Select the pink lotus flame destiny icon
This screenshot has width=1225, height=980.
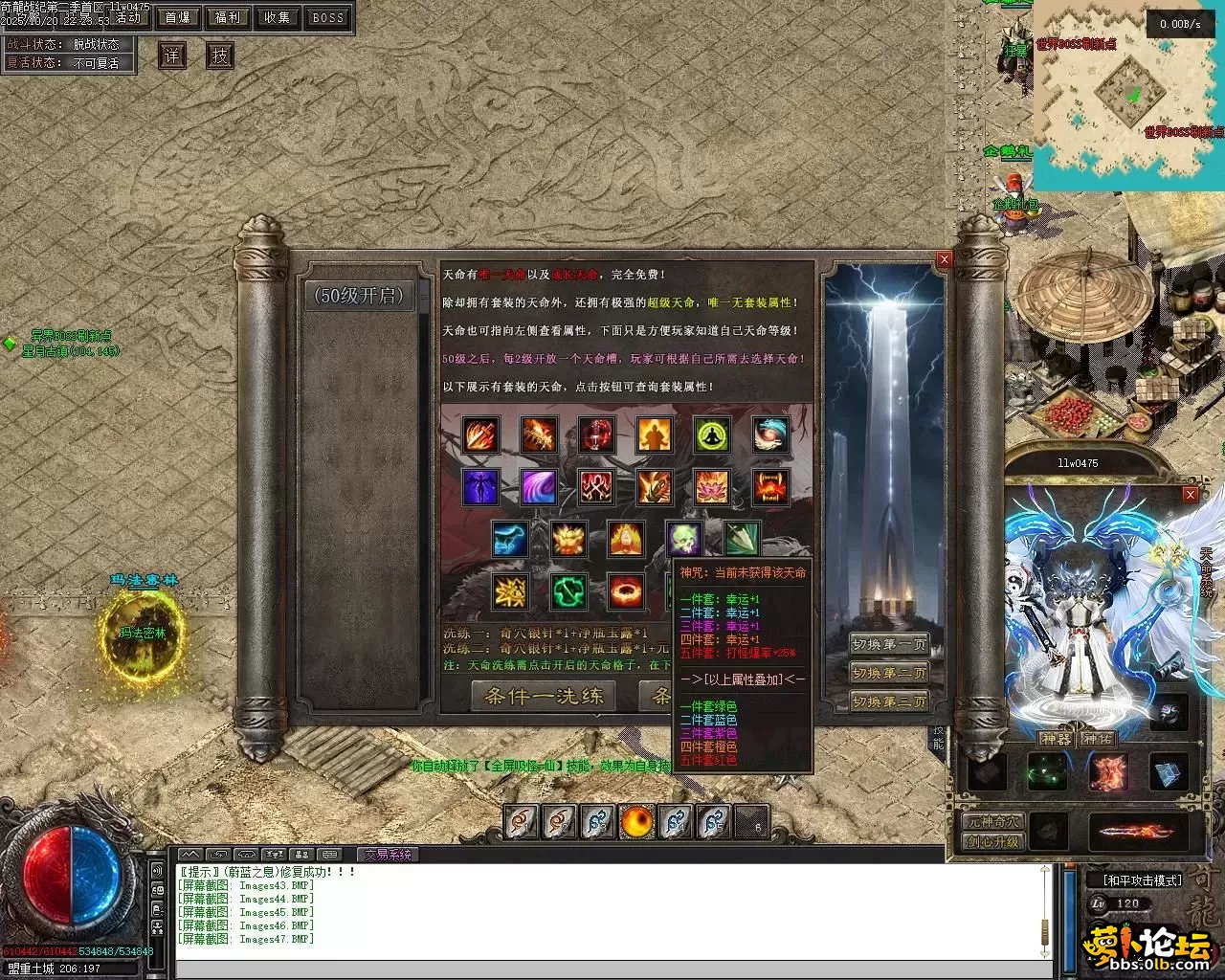pos(712,487)
